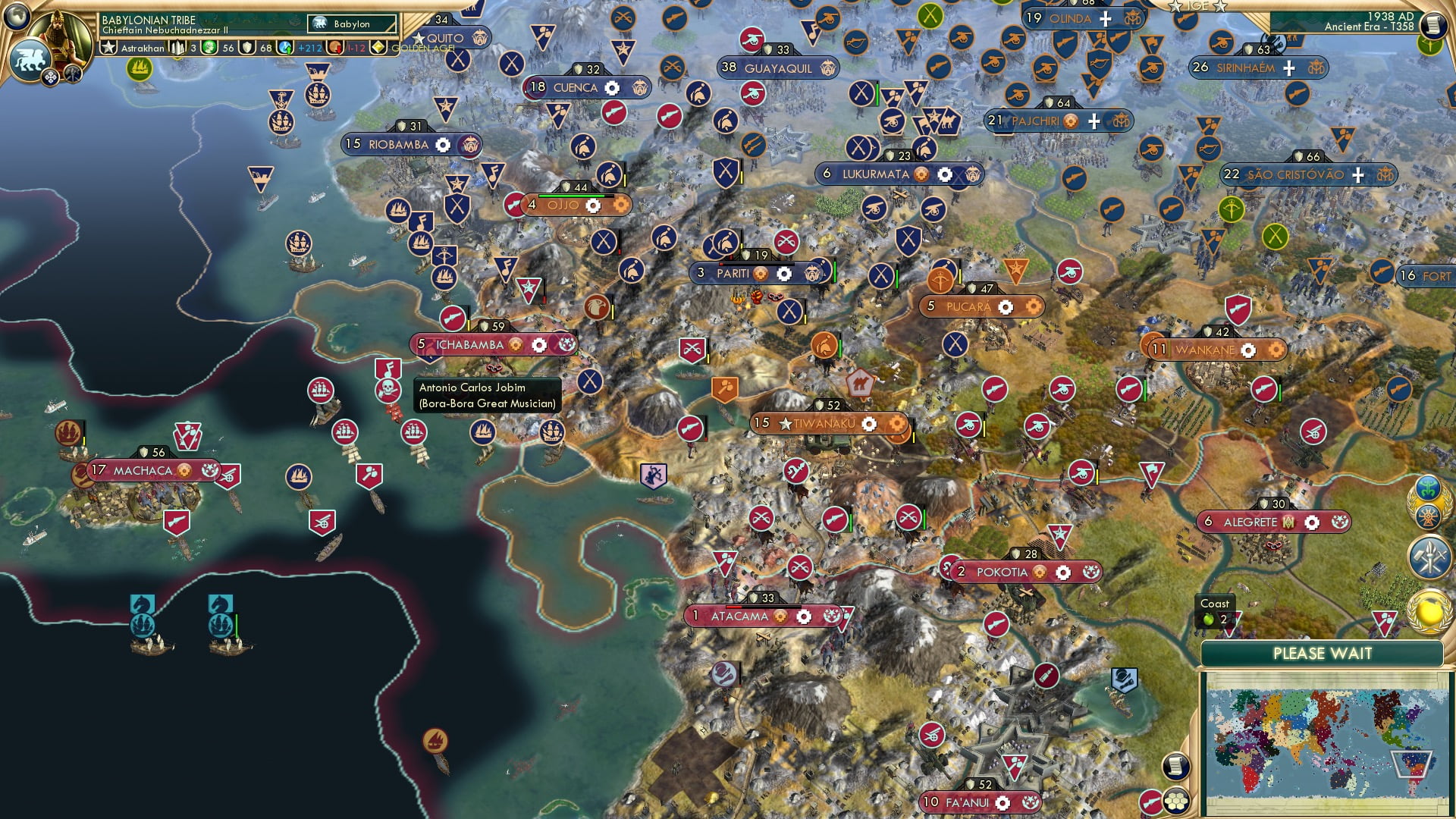Click an IGE star near top right

[x=1177, y=6]
